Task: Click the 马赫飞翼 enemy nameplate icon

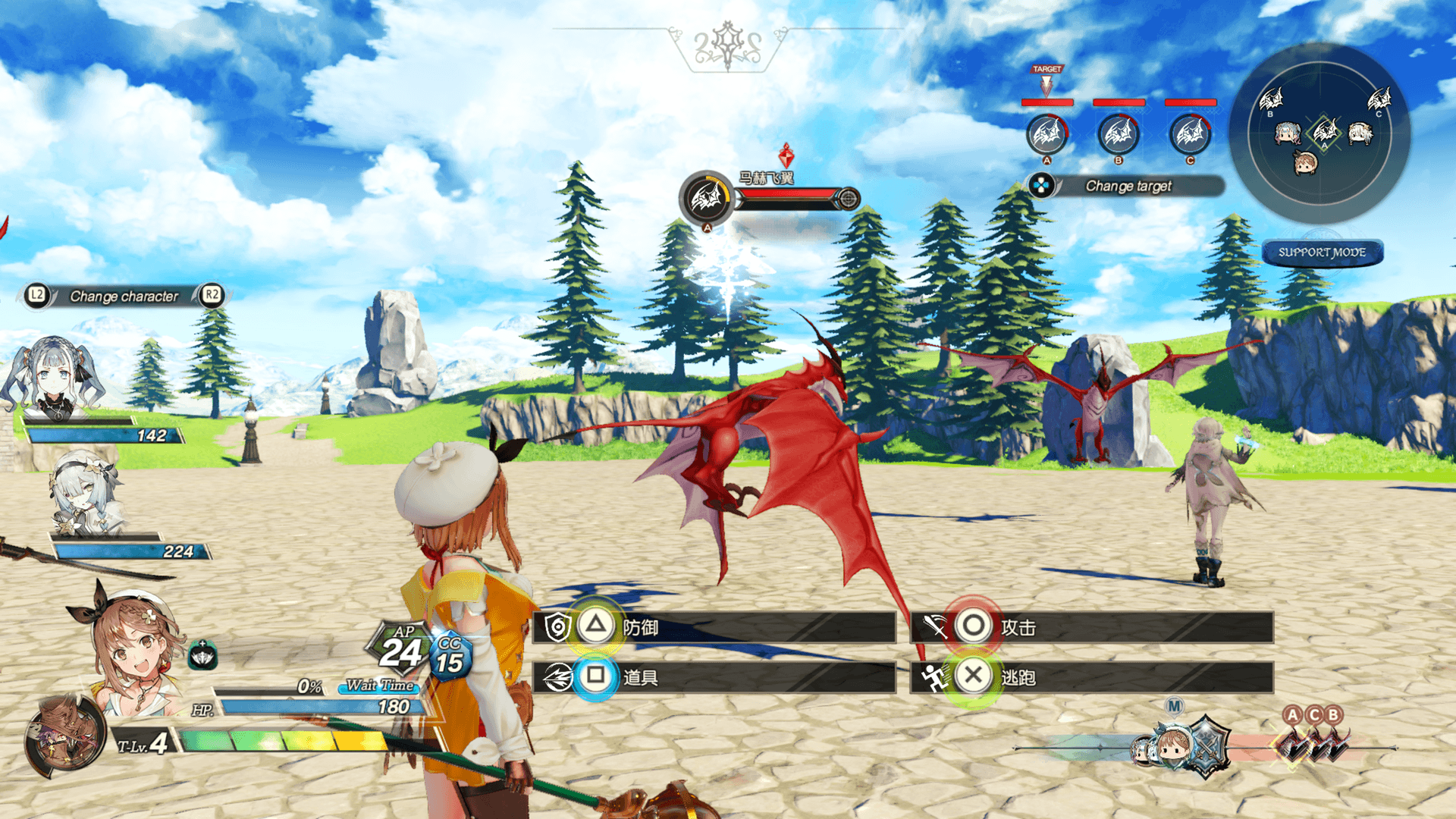Action: (707, 199)
